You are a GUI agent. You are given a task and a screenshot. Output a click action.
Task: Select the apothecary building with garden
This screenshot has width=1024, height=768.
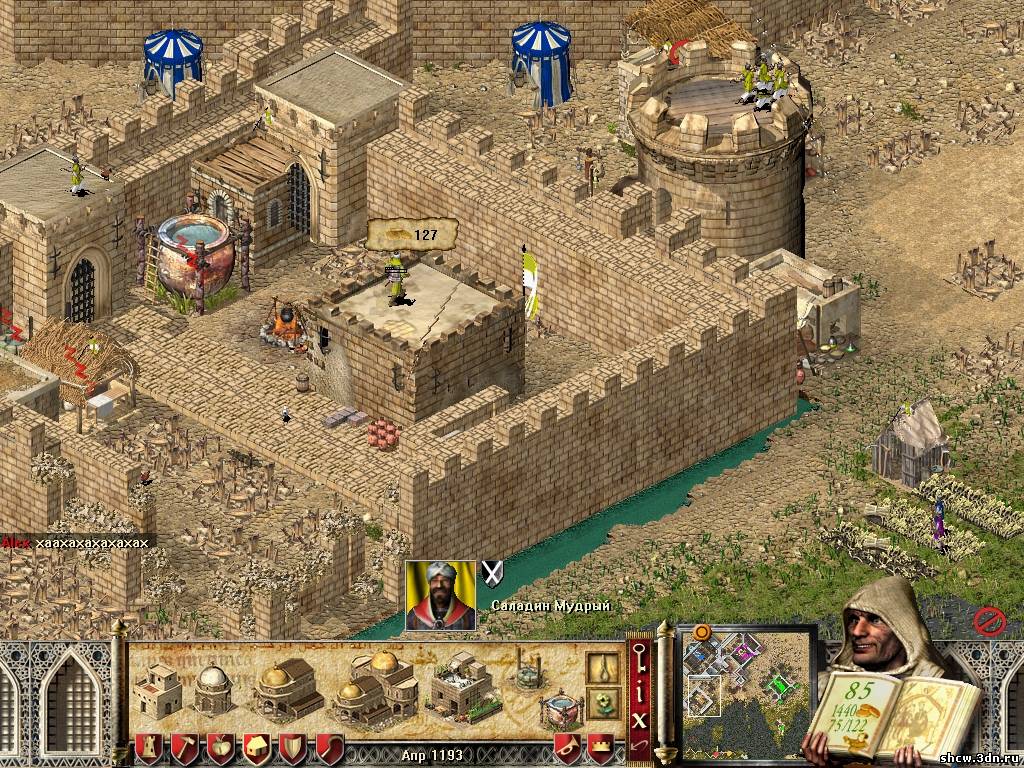point(463,685)
